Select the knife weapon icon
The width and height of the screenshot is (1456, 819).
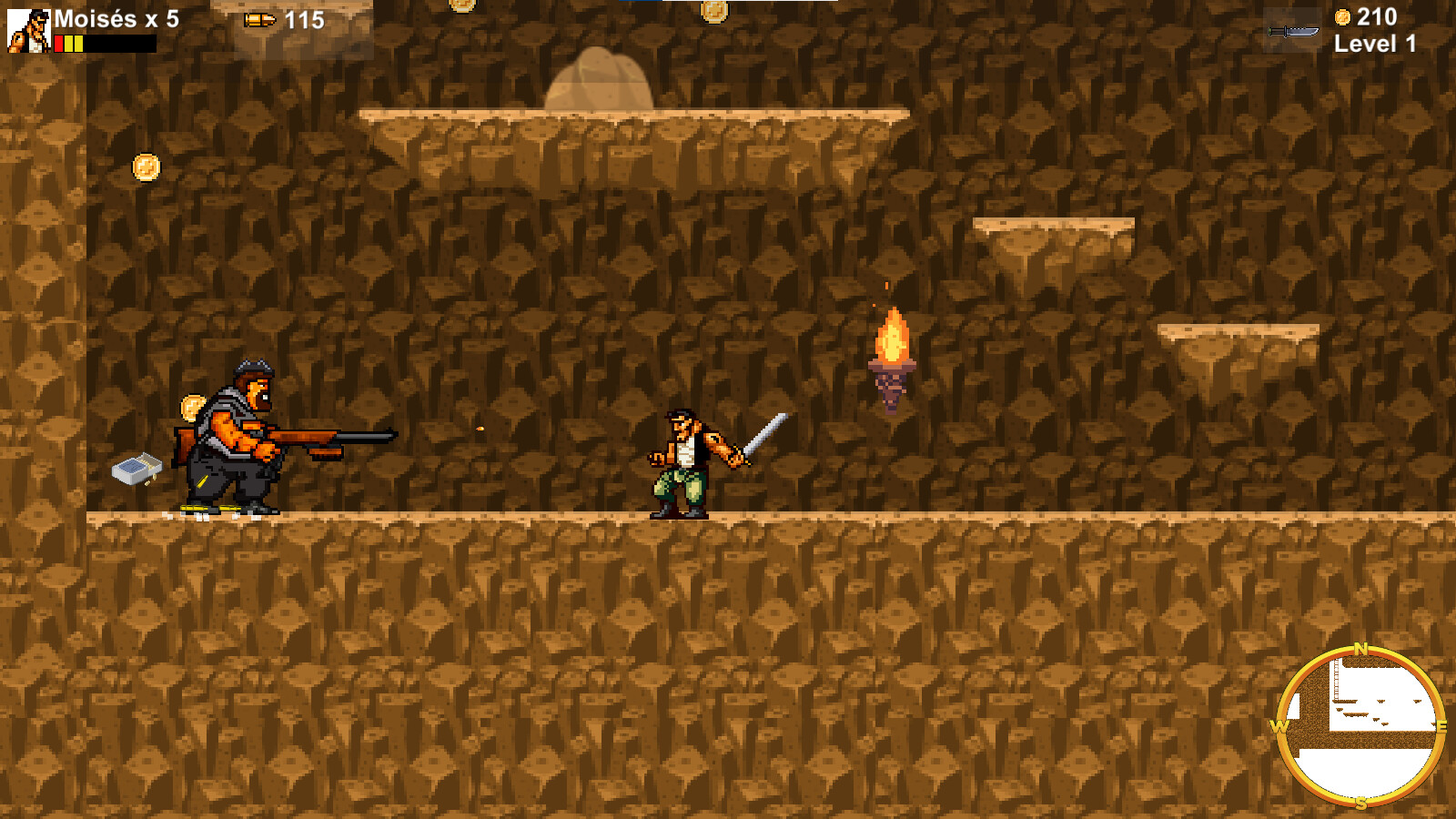[1293, 30]
